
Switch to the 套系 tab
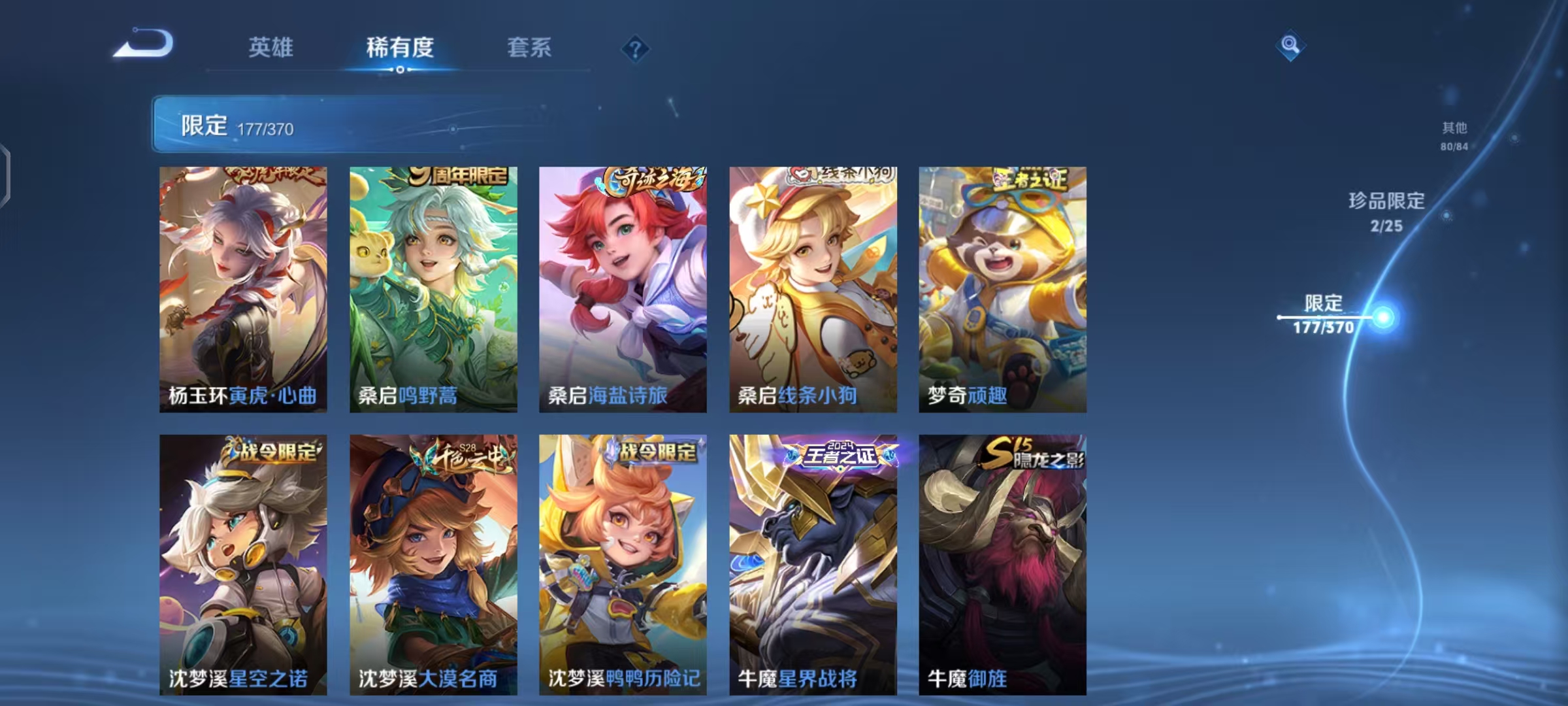tap(530, 47)
